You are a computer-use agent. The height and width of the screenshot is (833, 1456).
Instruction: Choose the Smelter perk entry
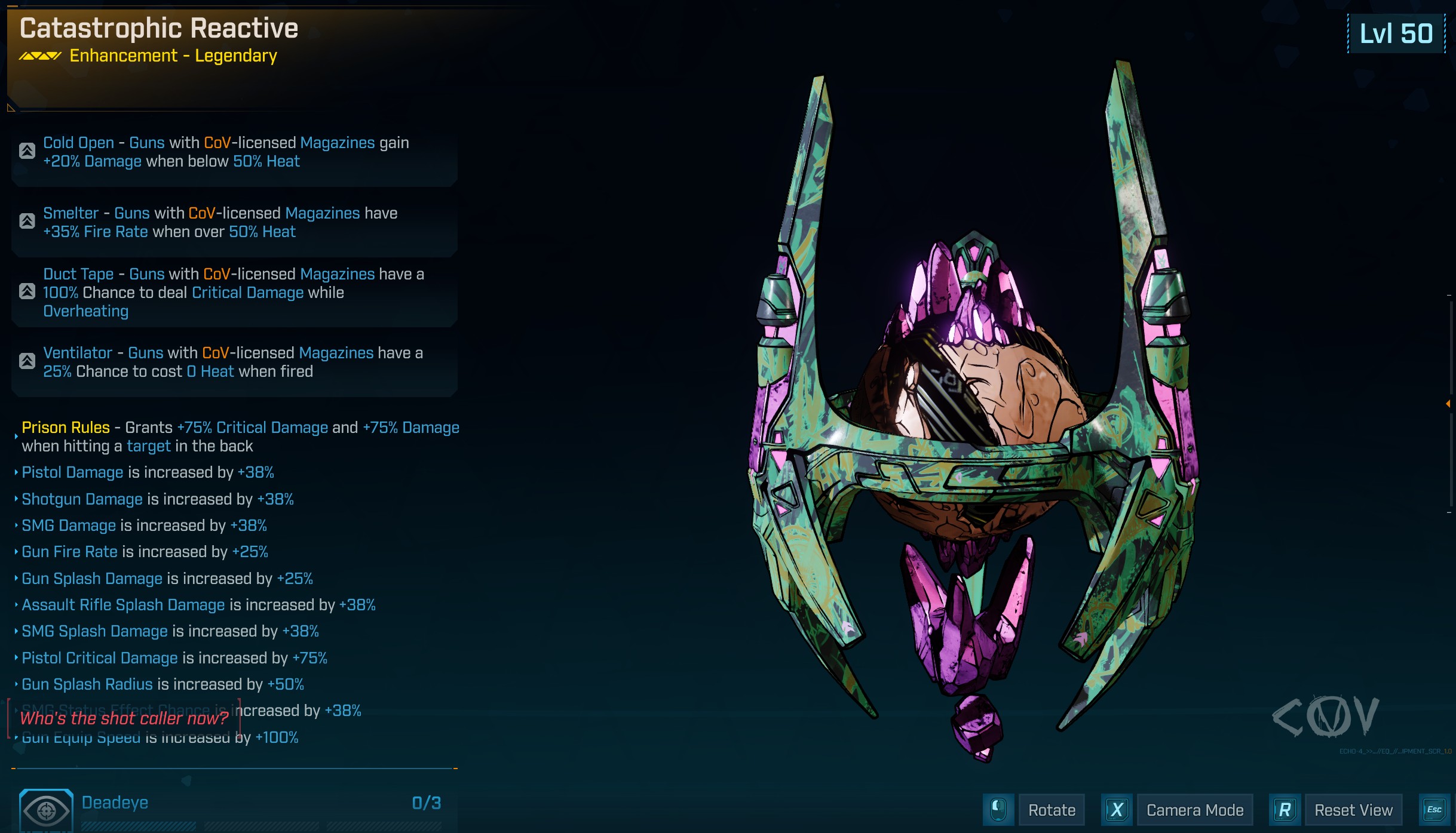point(234,223)
